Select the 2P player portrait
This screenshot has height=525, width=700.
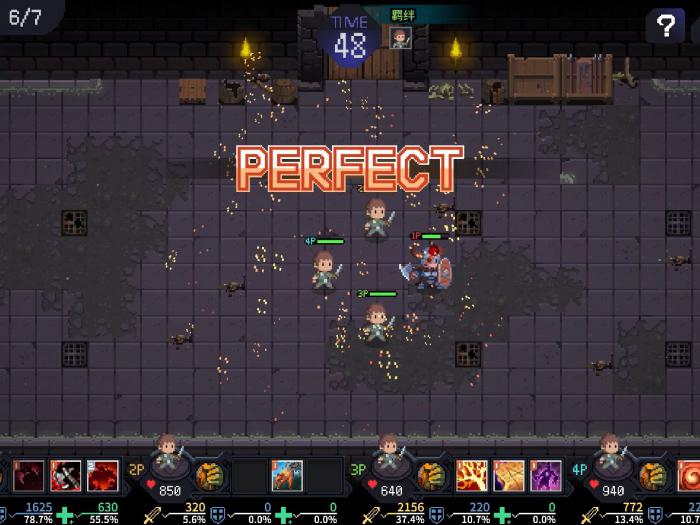coord(169,457)
